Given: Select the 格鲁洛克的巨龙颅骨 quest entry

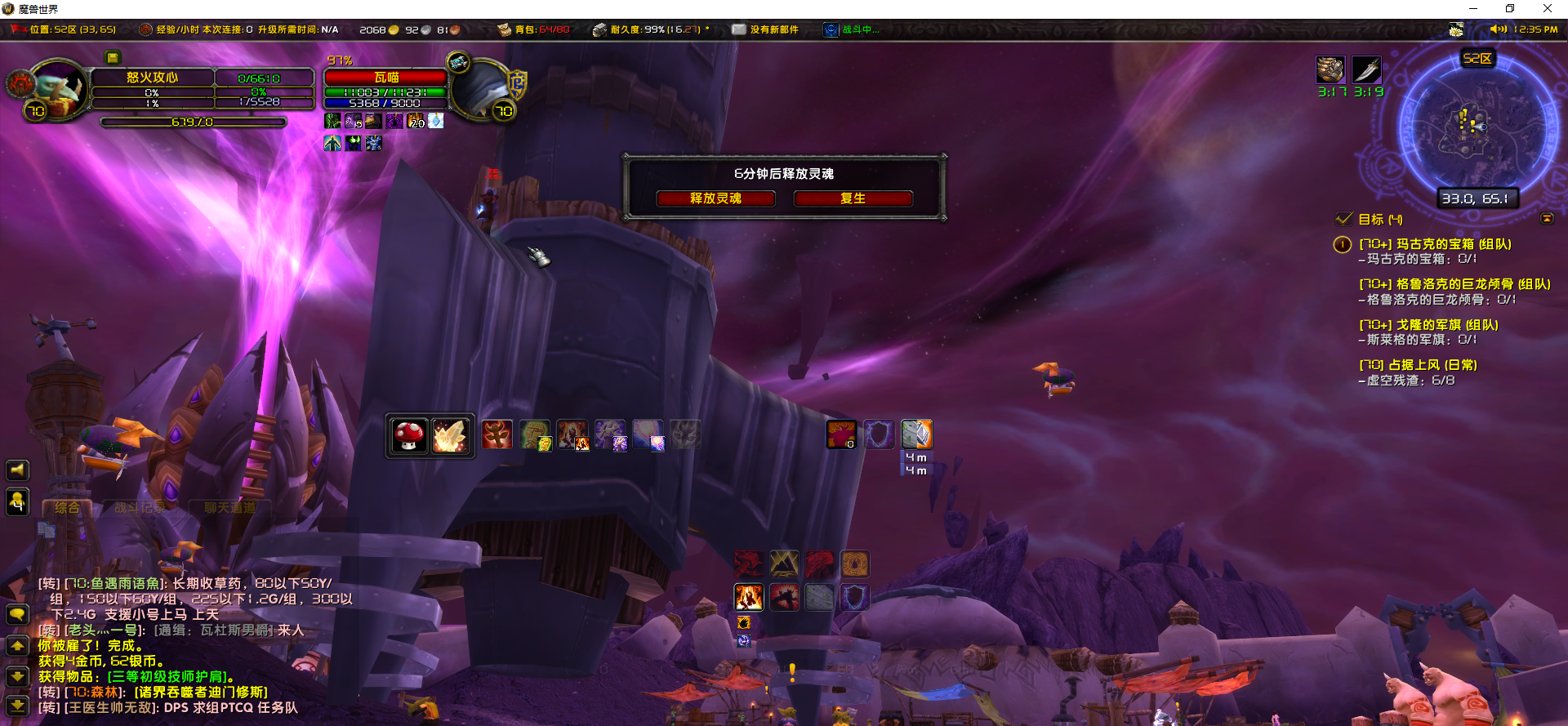Looking at the screenshot, I should [x=1454, y=284].
